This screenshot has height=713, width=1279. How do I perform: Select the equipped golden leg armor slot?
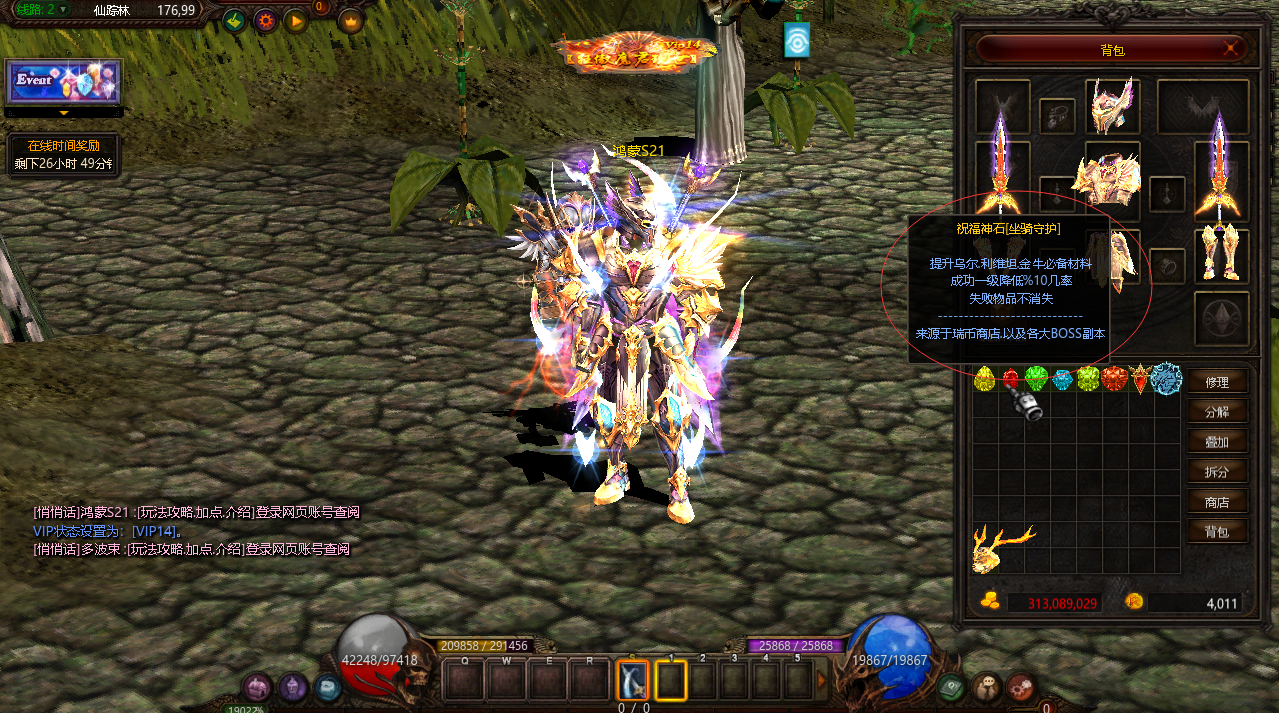point(1221,255)
